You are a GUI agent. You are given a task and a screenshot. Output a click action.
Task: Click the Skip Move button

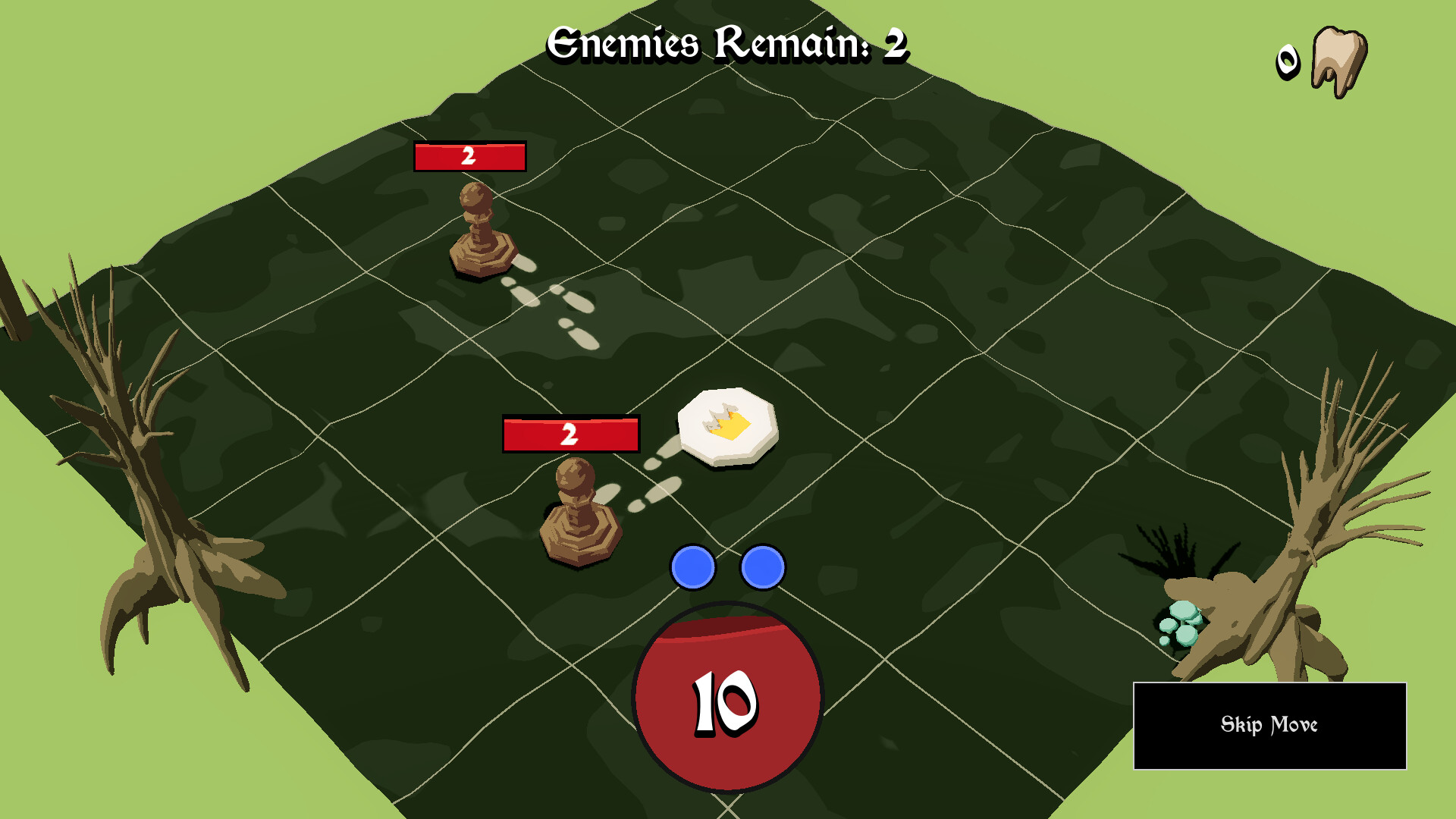tap(1269, 726)
